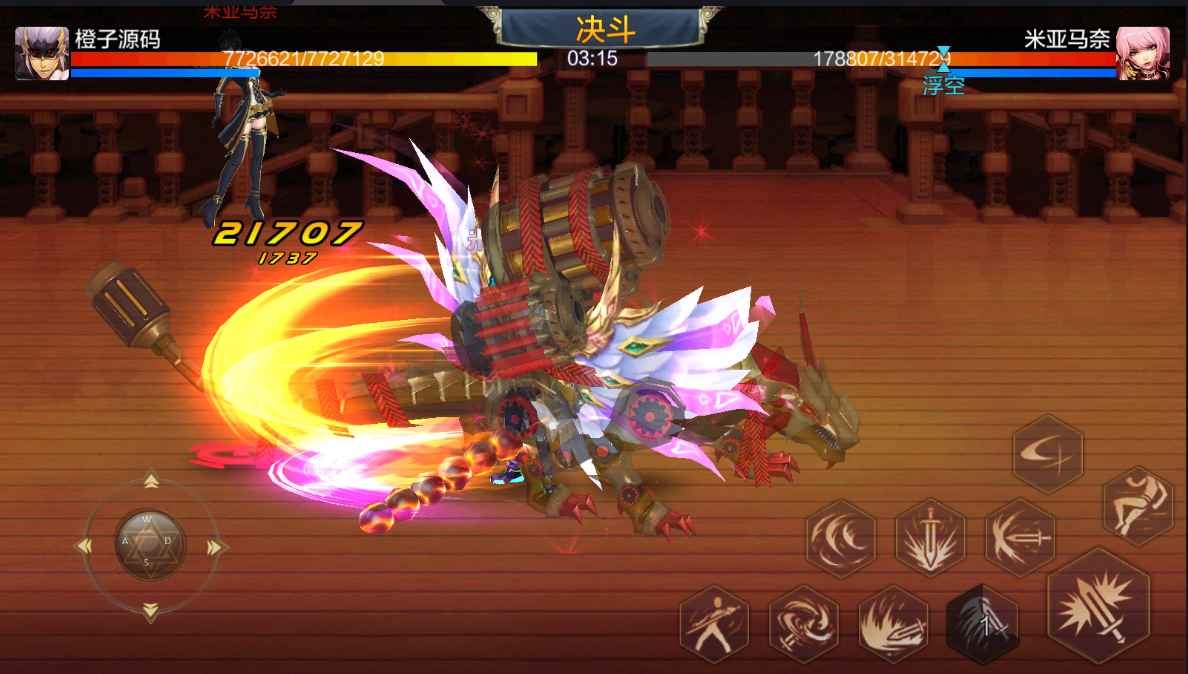Click the virtual joystick's left arrow

[x=85, y=546]
